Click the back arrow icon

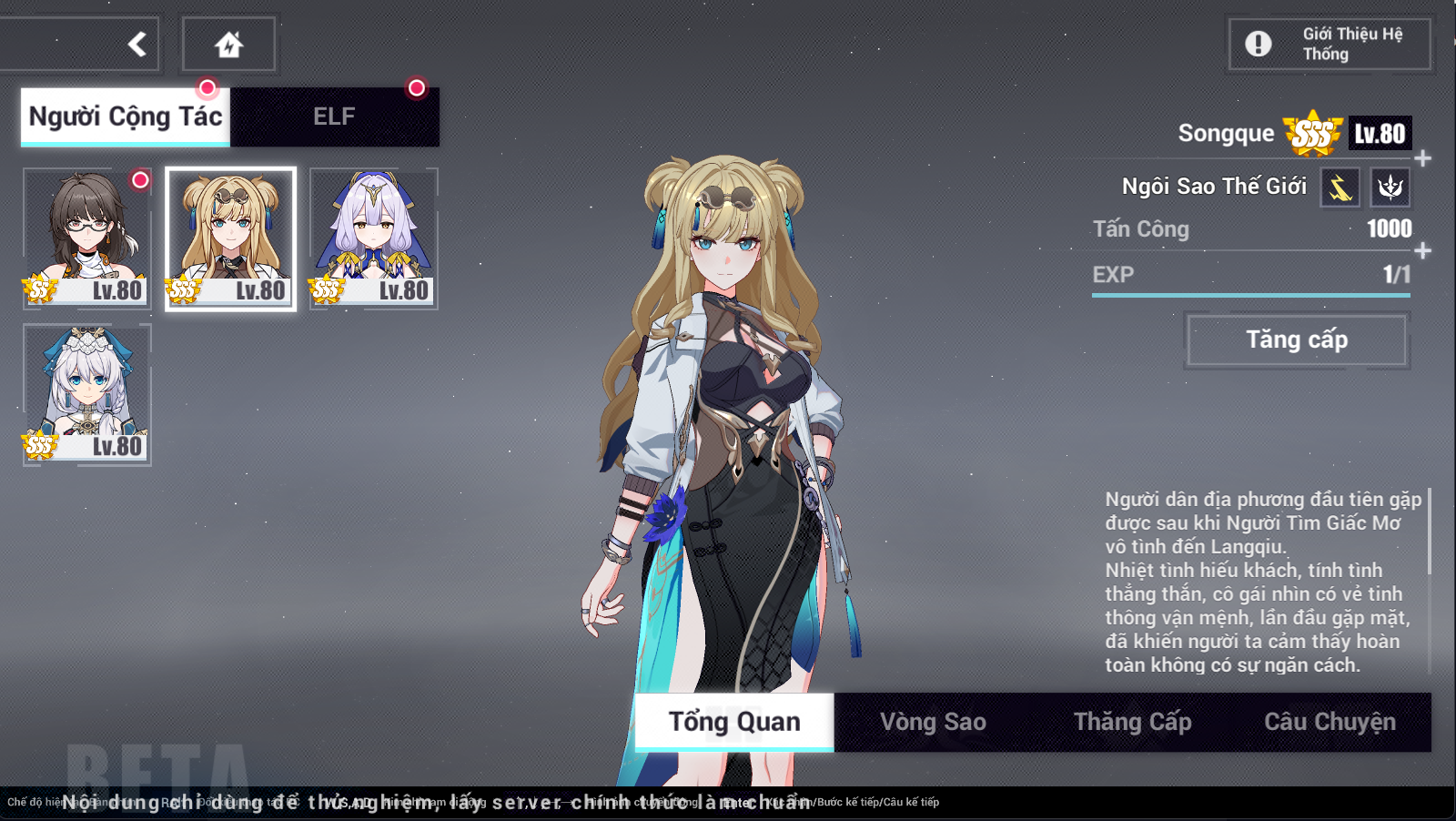pos(136,43)
